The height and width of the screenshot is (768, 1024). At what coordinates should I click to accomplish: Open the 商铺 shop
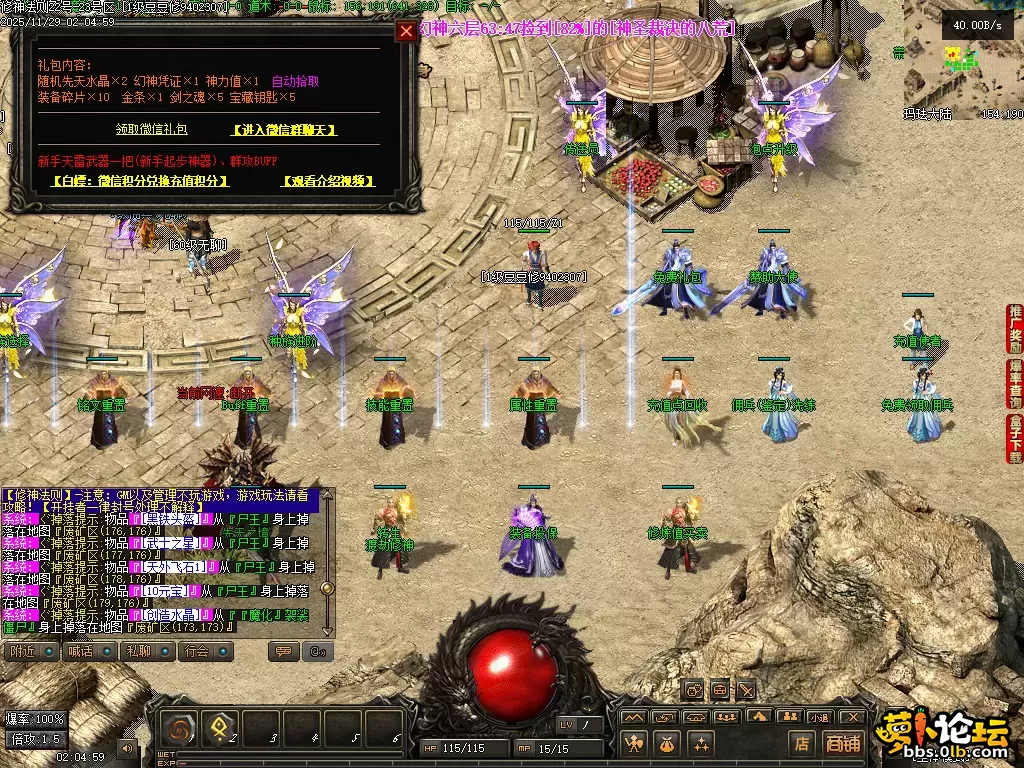[x=843, y=743]
